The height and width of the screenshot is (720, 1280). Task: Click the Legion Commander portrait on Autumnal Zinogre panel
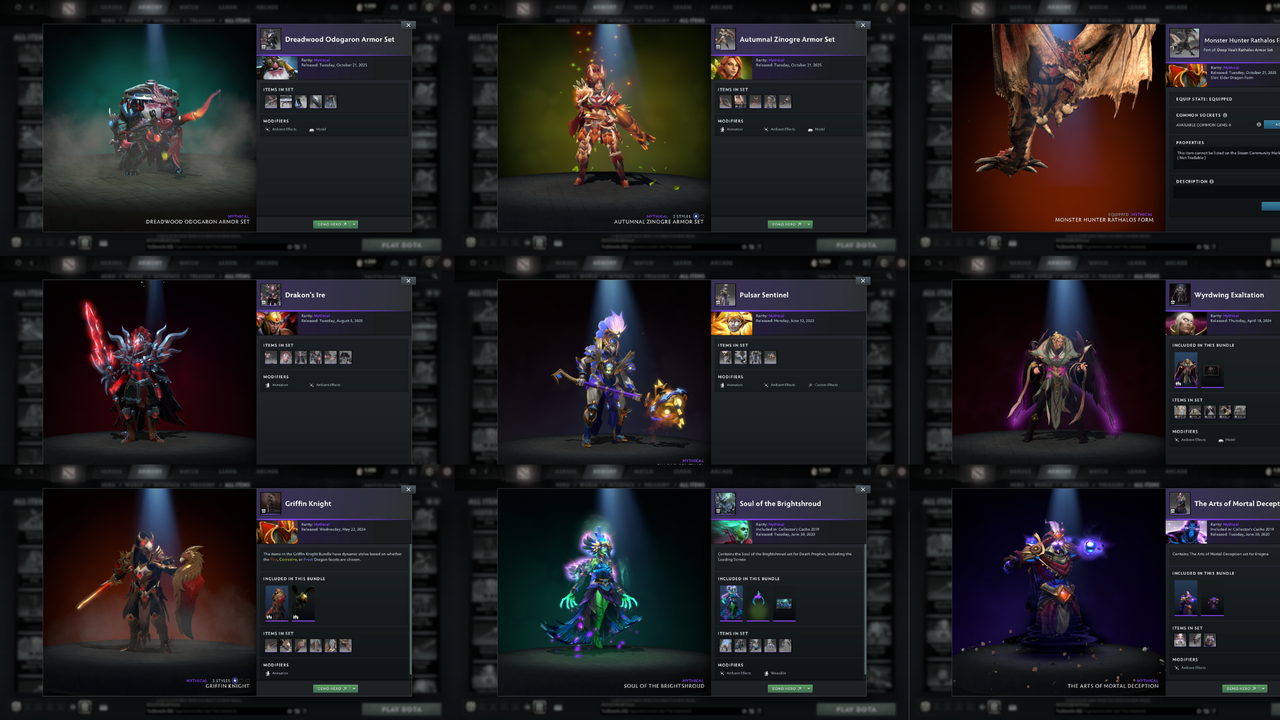point(732,68)
